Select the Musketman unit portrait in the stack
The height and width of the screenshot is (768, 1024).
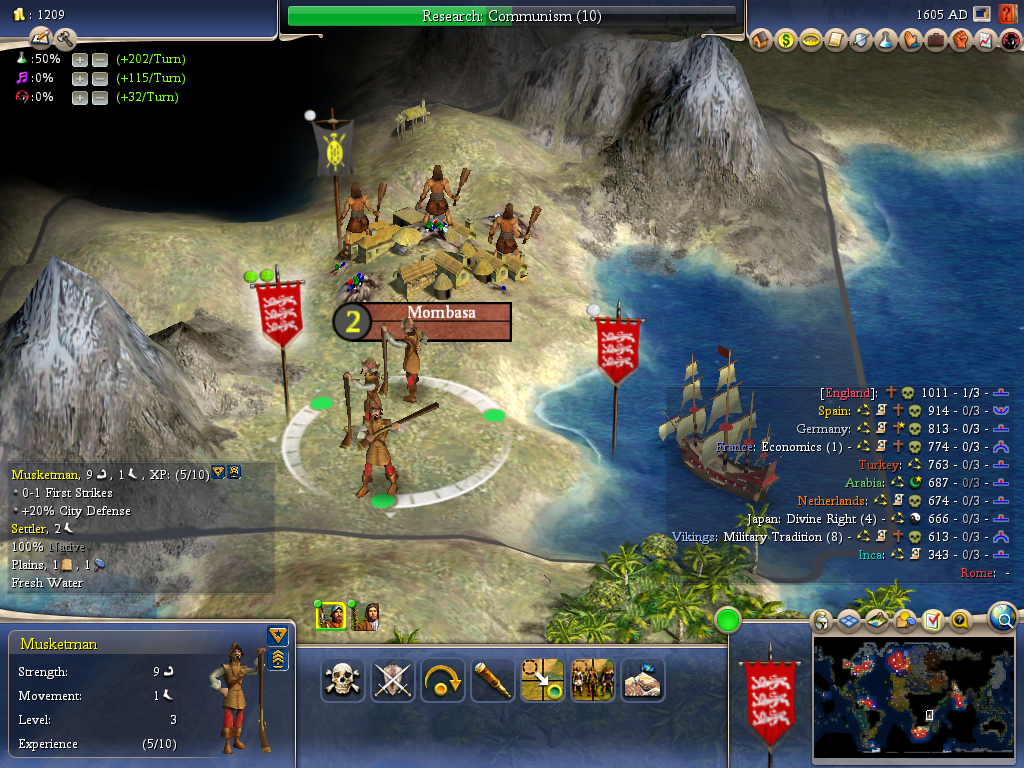(331, 615)
